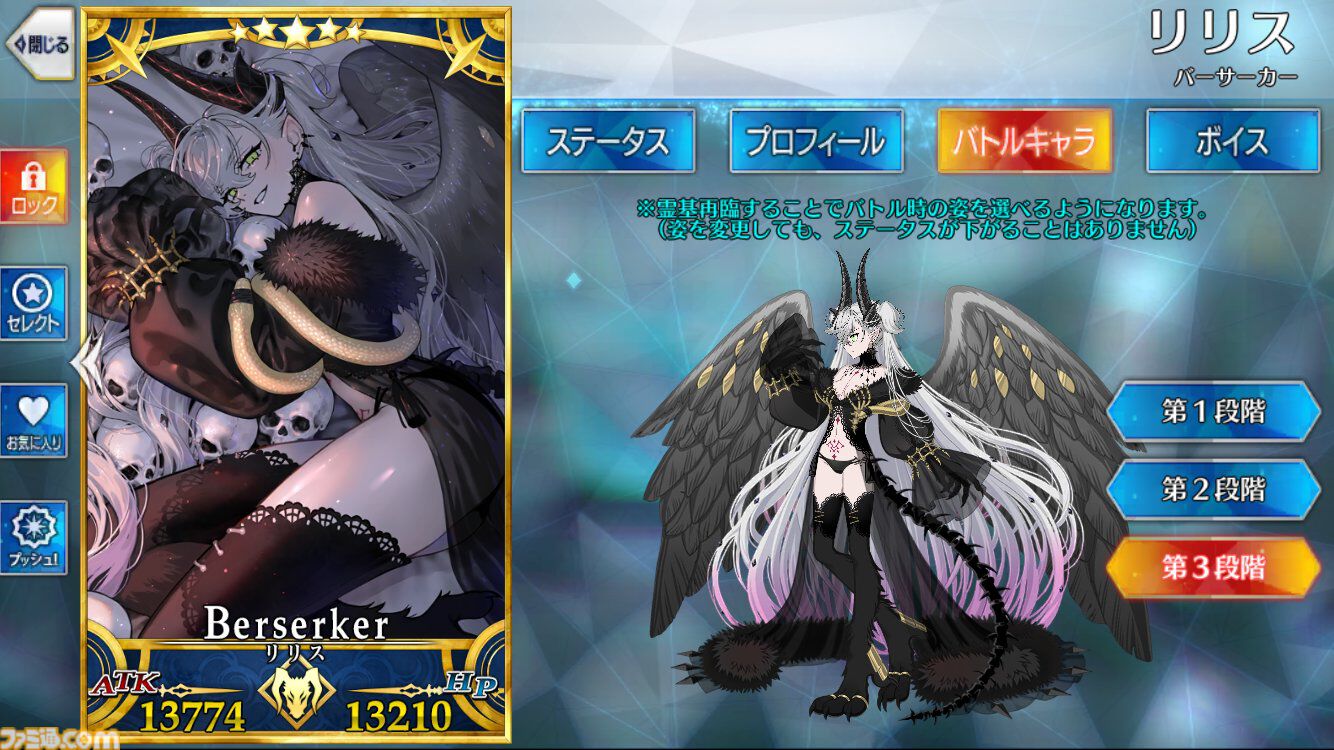Favorite the servant via the heart icon
Viewport: 1334px width, 750px height.
pos(32,421)
